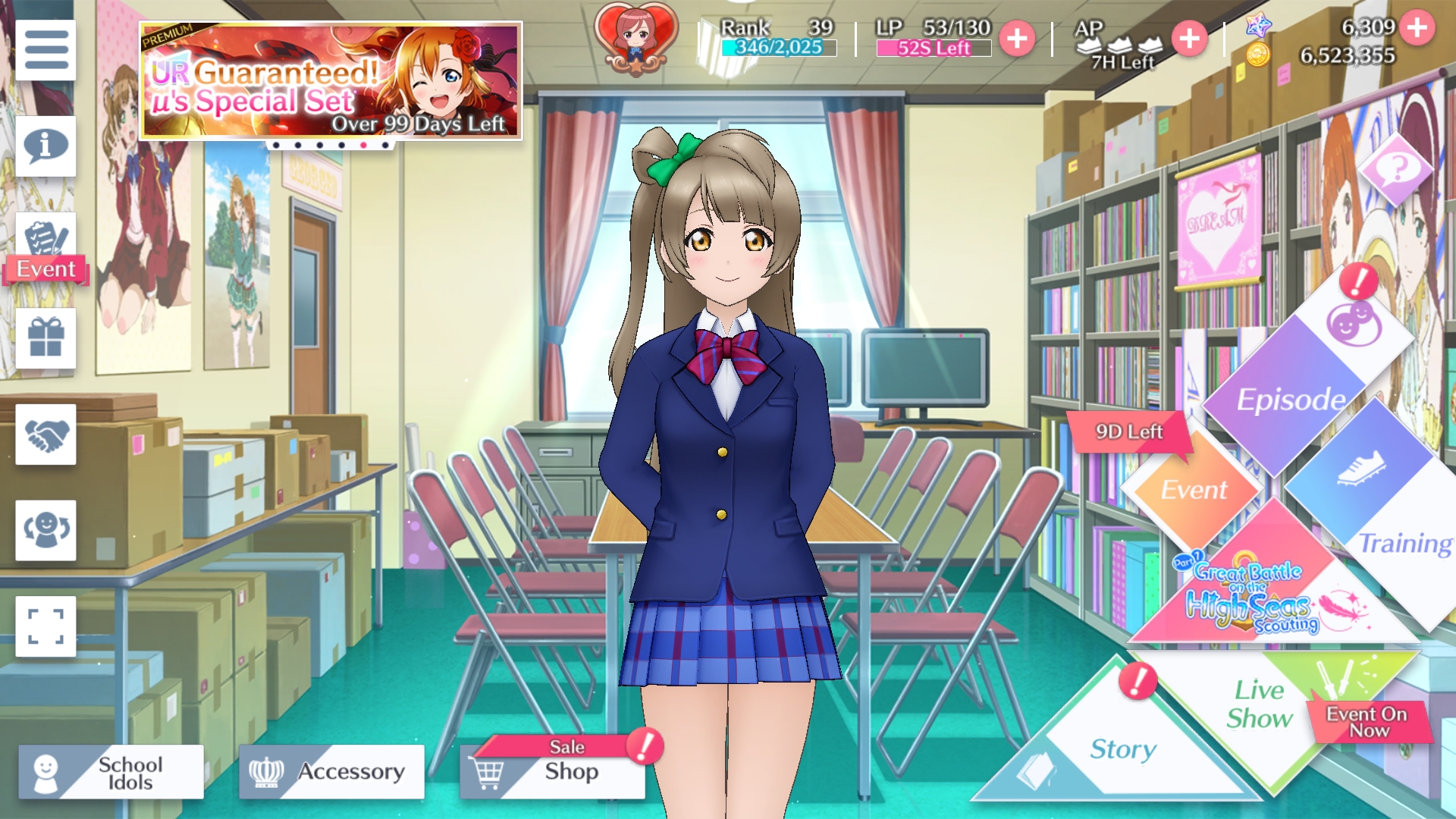Open the Accessory menu
This screenshot has height=819, width=1456.
pos(331,772)
